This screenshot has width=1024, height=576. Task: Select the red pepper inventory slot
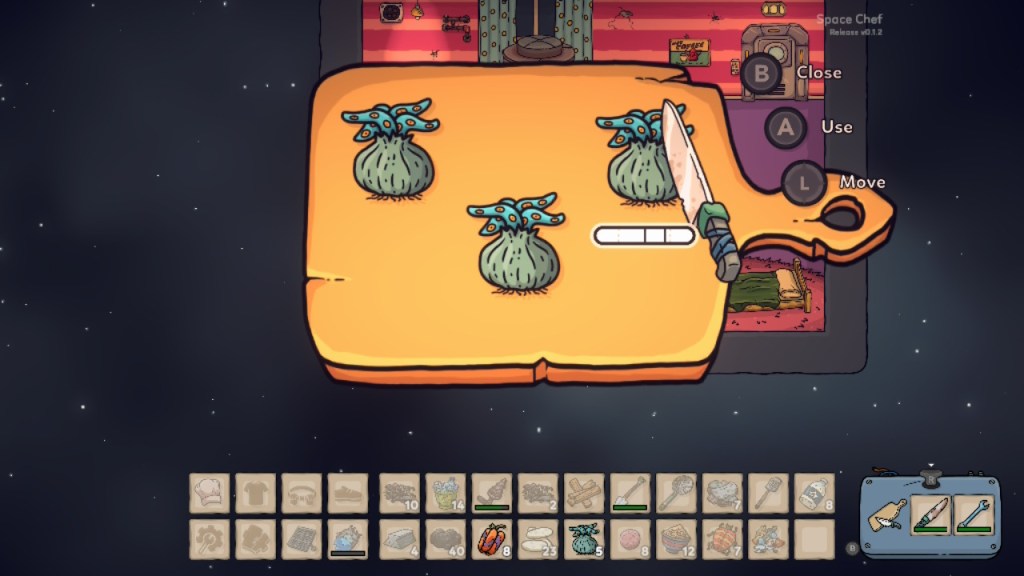tap(492, 539)
